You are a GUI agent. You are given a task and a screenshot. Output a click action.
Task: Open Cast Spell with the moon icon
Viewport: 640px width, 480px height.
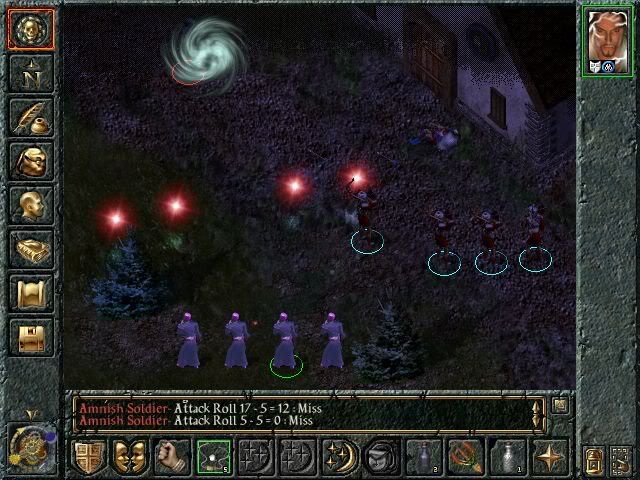tap(340, 457)
